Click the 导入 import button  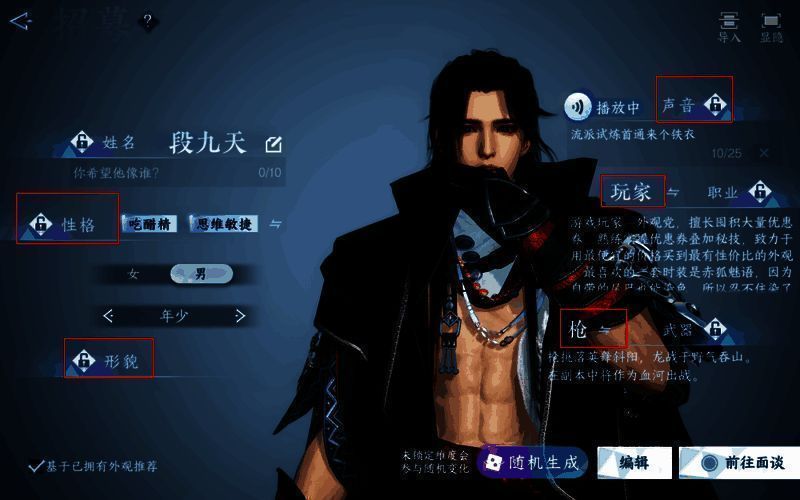click(729, 27)
